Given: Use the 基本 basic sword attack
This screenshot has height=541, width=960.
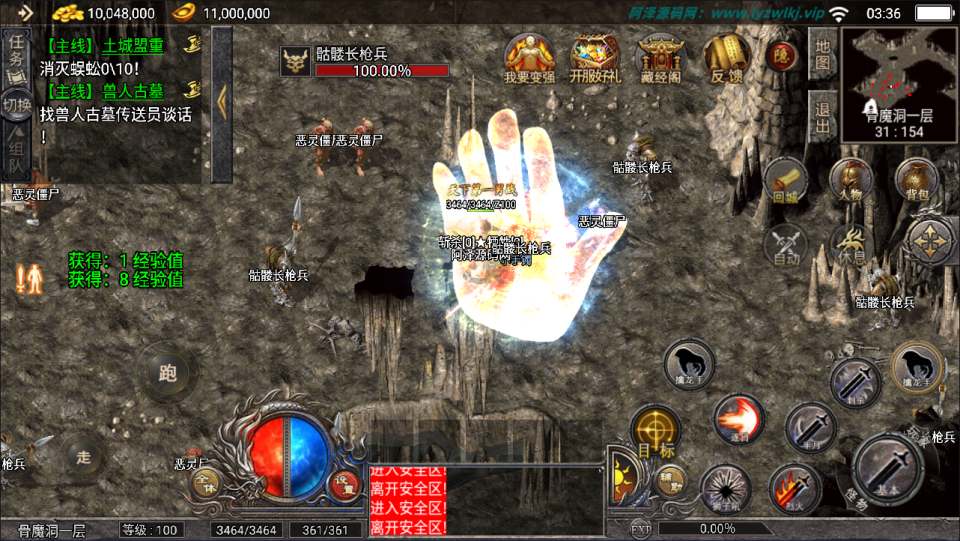Looking at the screenshot, I should tap(888, 469).
